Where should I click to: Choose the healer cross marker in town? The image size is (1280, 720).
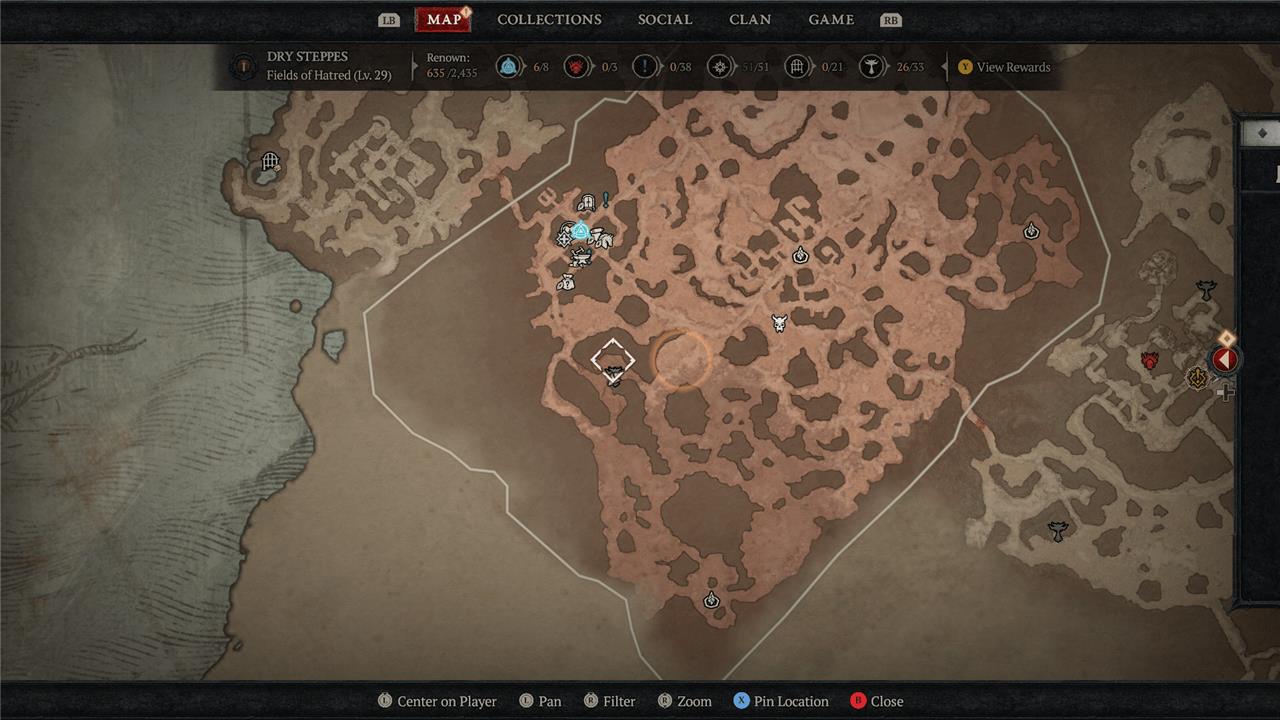pos(565,238)
